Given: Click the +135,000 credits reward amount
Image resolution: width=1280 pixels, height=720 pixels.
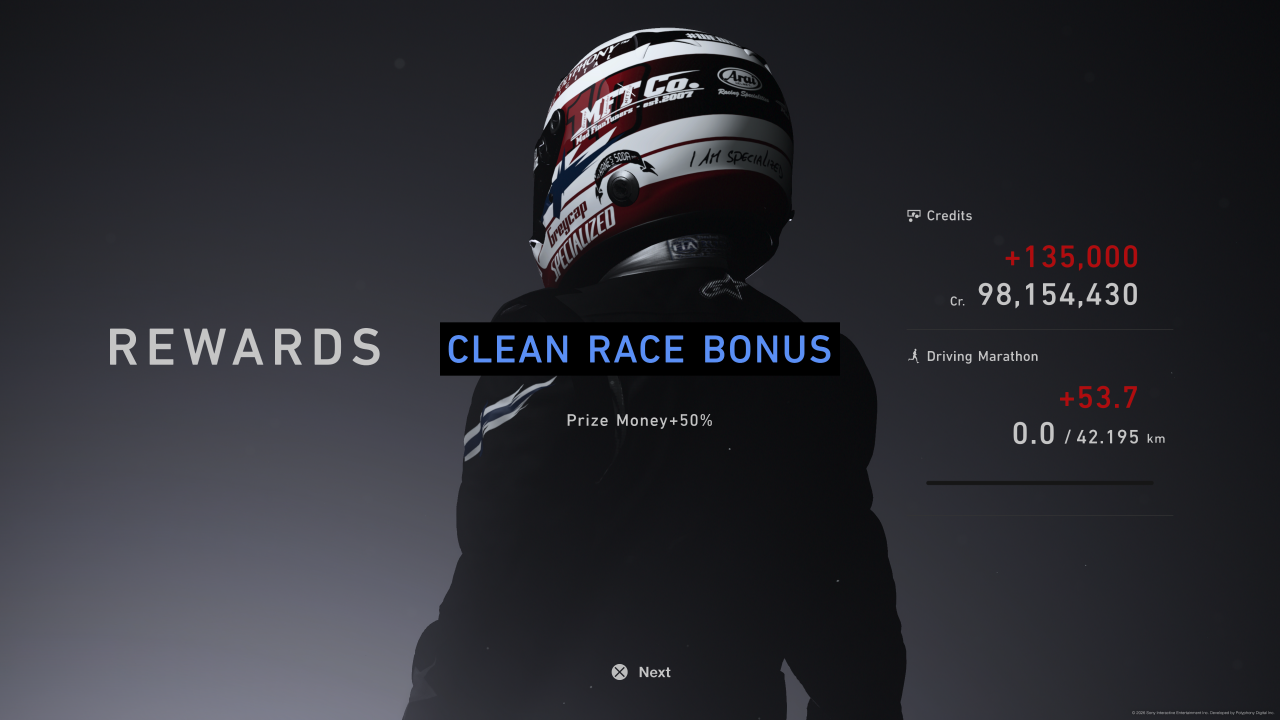Looking at the screenshot, I should click(x=1071, y=257).
